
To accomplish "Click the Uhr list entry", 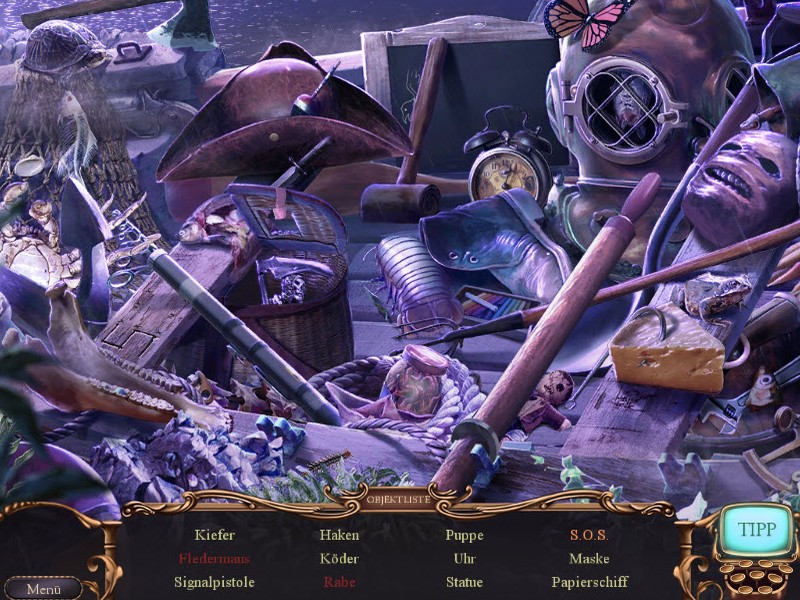I will pos(464,559).
